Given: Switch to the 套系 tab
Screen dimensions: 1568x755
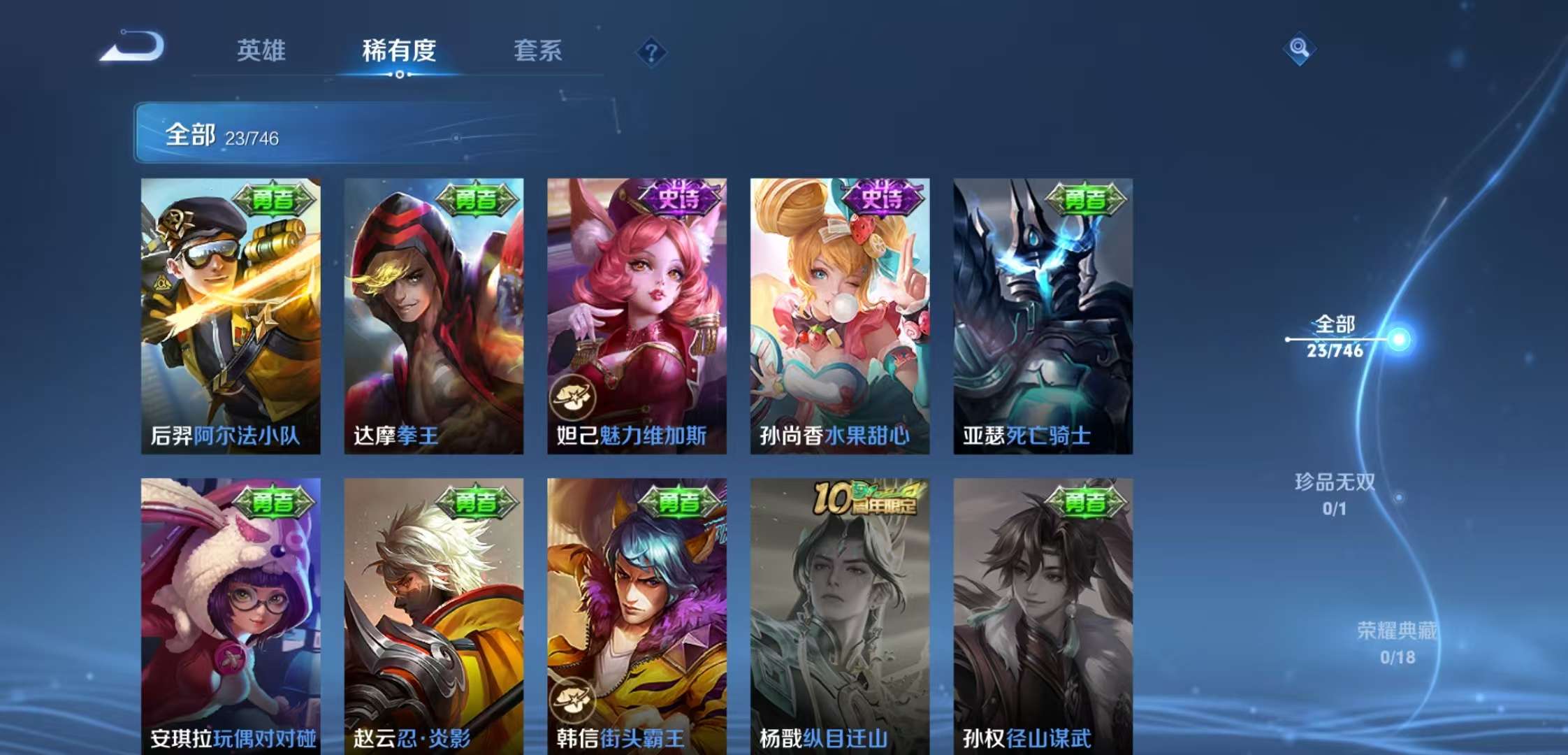Looking at the screenshot, I should click(538, 50).
